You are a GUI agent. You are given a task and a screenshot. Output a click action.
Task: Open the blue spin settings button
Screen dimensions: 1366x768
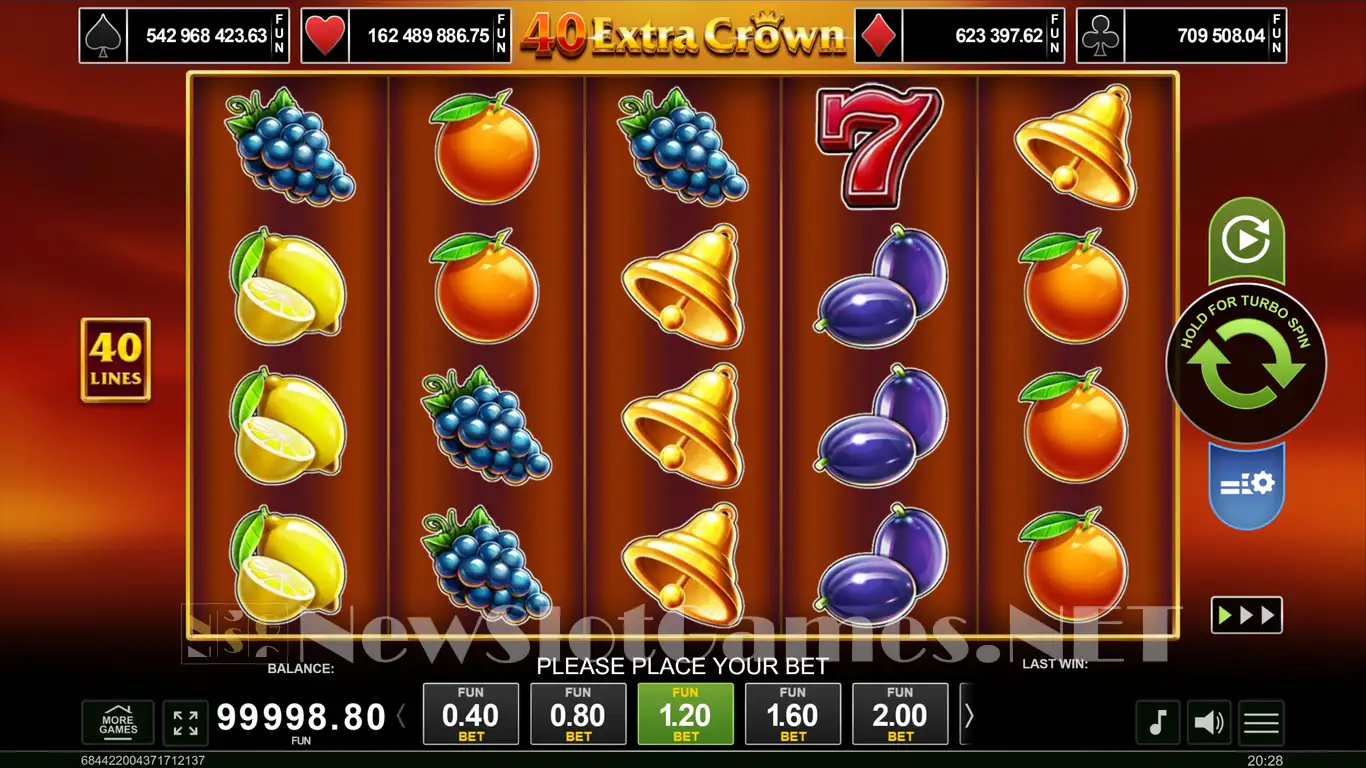(1246, 484)
